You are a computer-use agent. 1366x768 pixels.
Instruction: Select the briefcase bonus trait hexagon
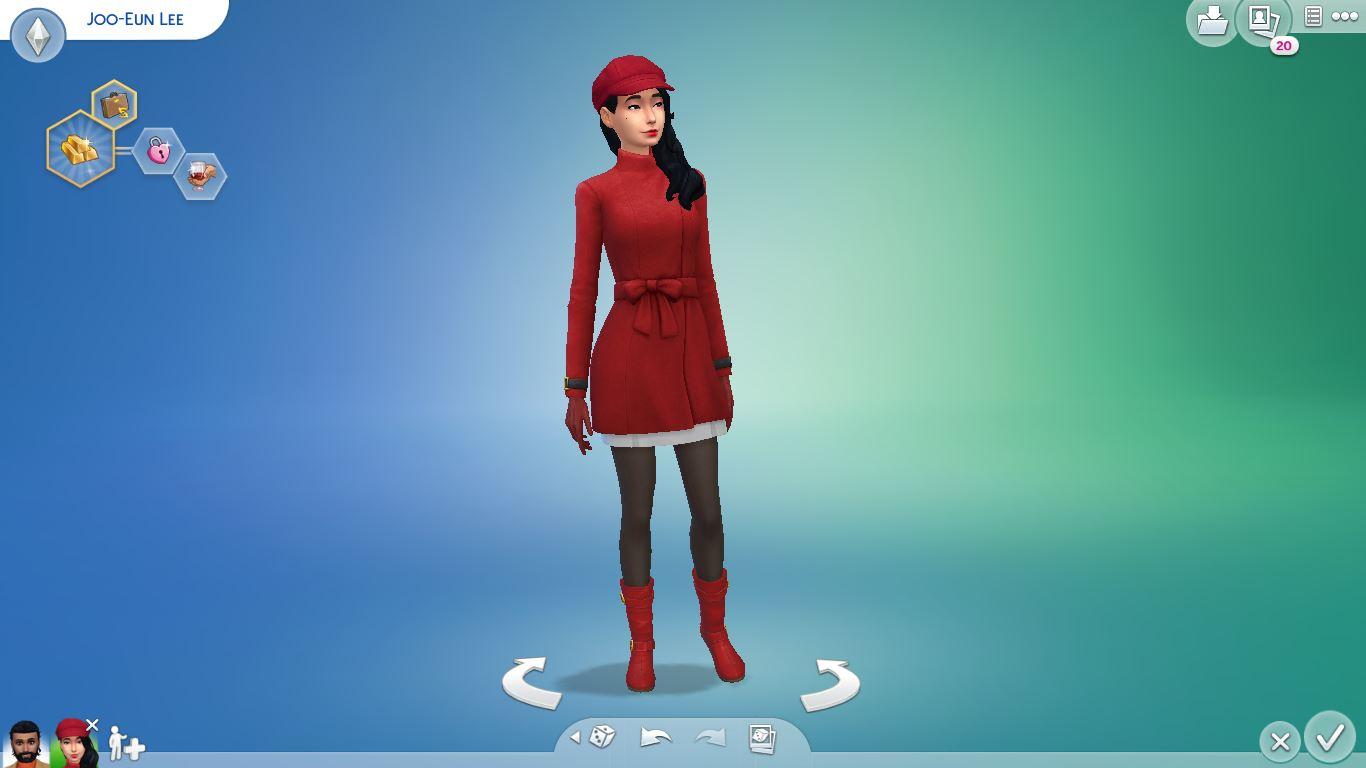tap(115, 104)
